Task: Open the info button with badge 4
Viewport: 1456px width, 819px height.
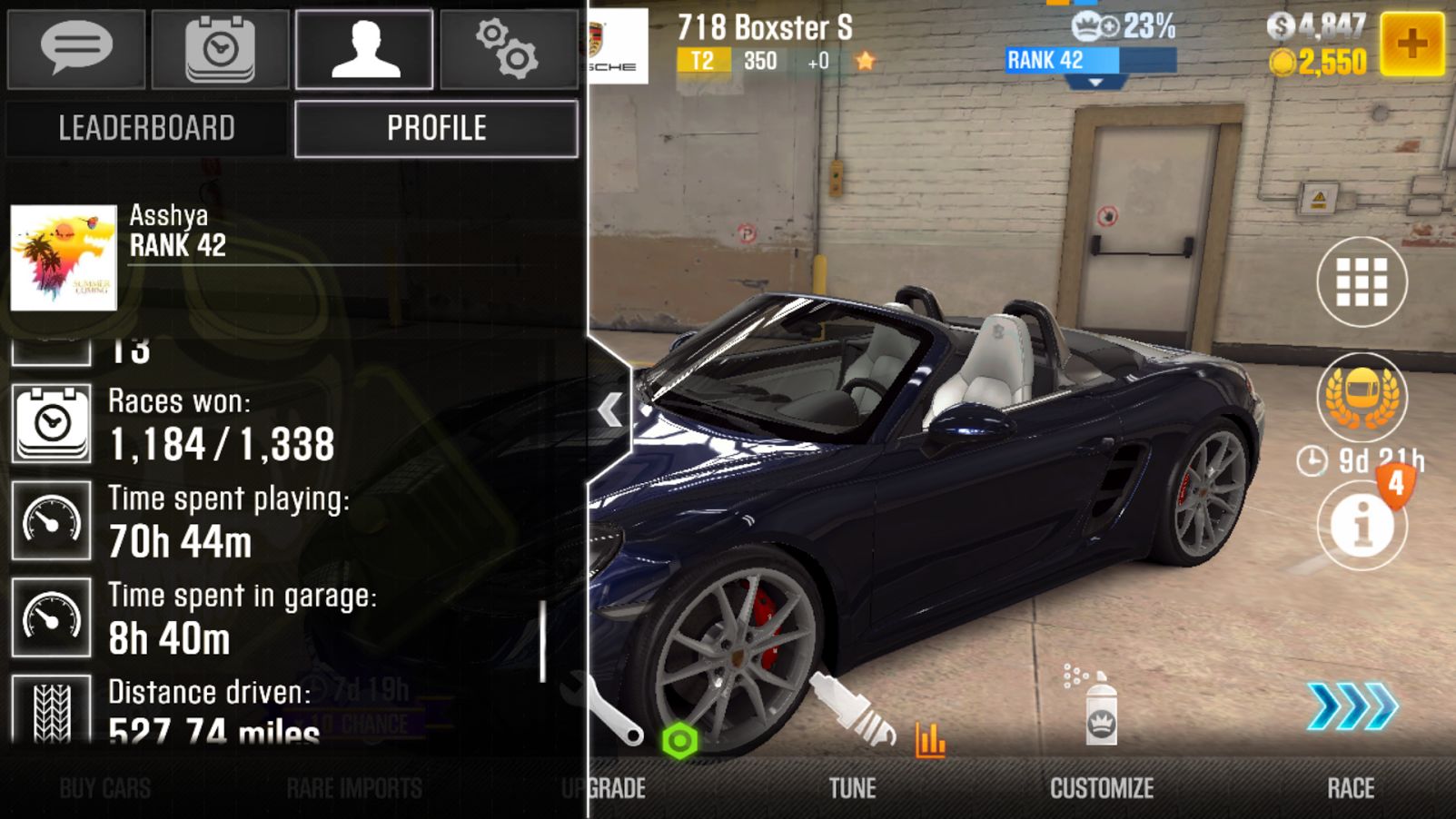Action: pyautogui.click(x=1362, y=525)
